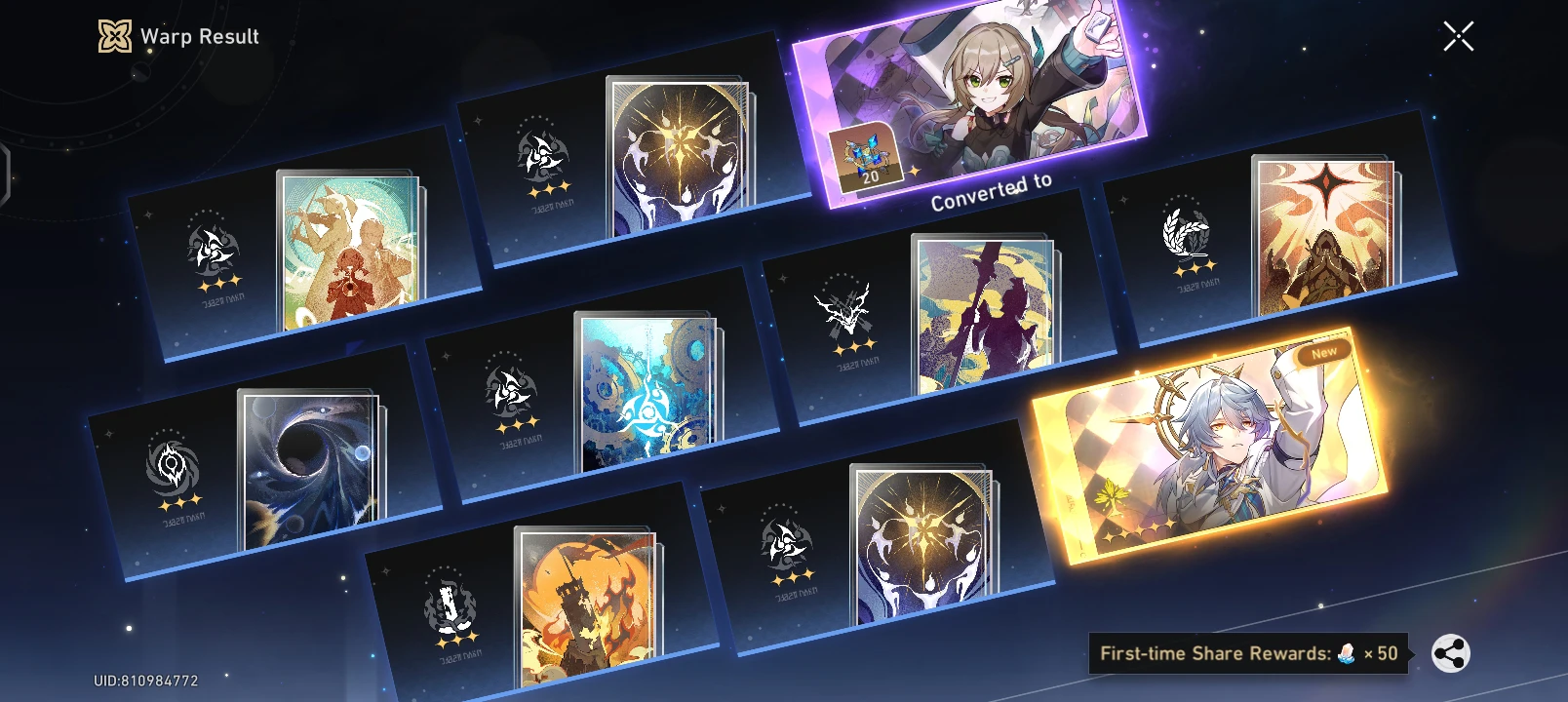This screenshot has height=702, width=1568.
Task: Click the New badge on the golden card
Action: point(1323,351)
